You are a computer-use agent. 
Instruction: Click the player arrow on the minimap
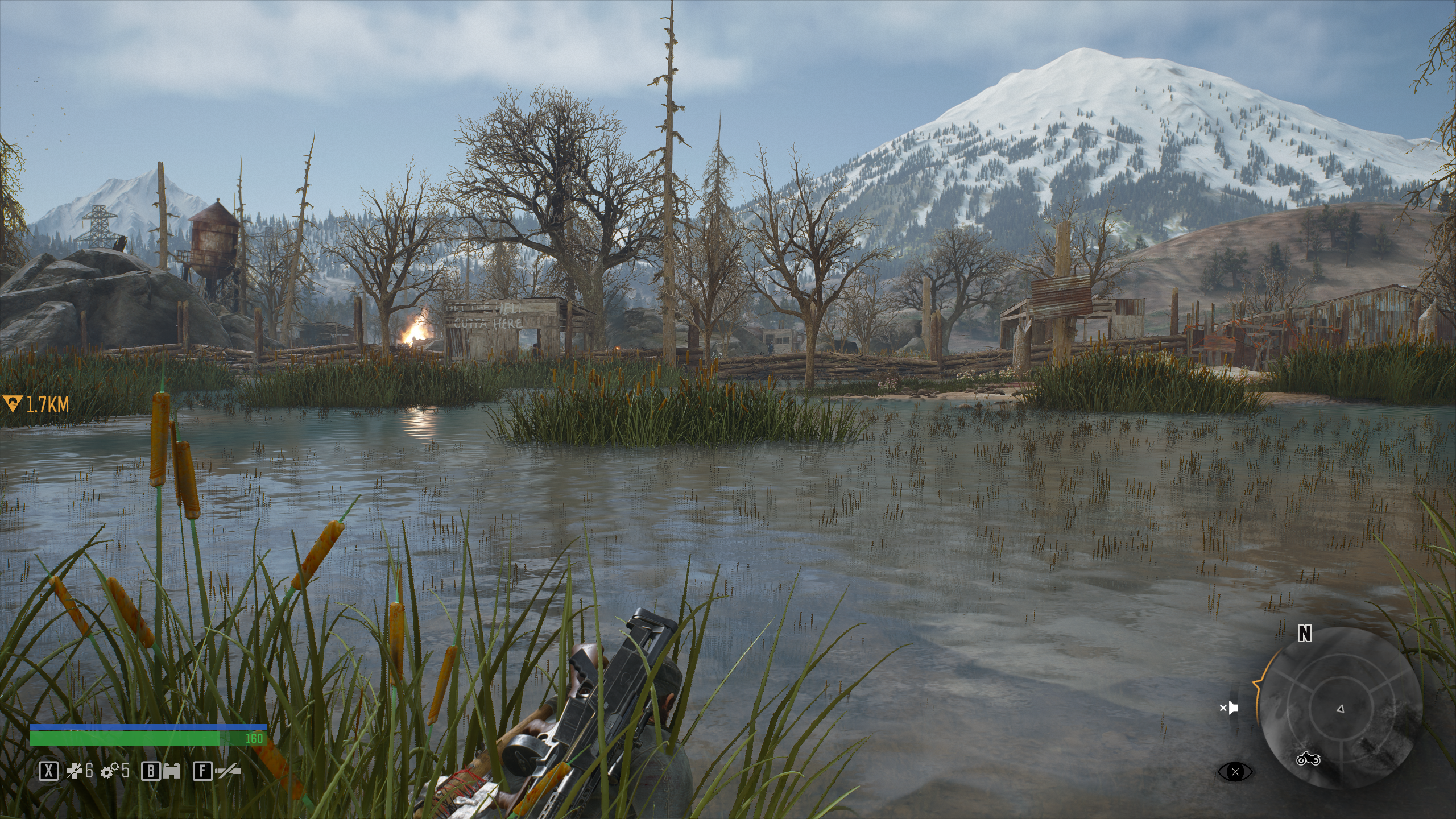[x=1340, y=709]
